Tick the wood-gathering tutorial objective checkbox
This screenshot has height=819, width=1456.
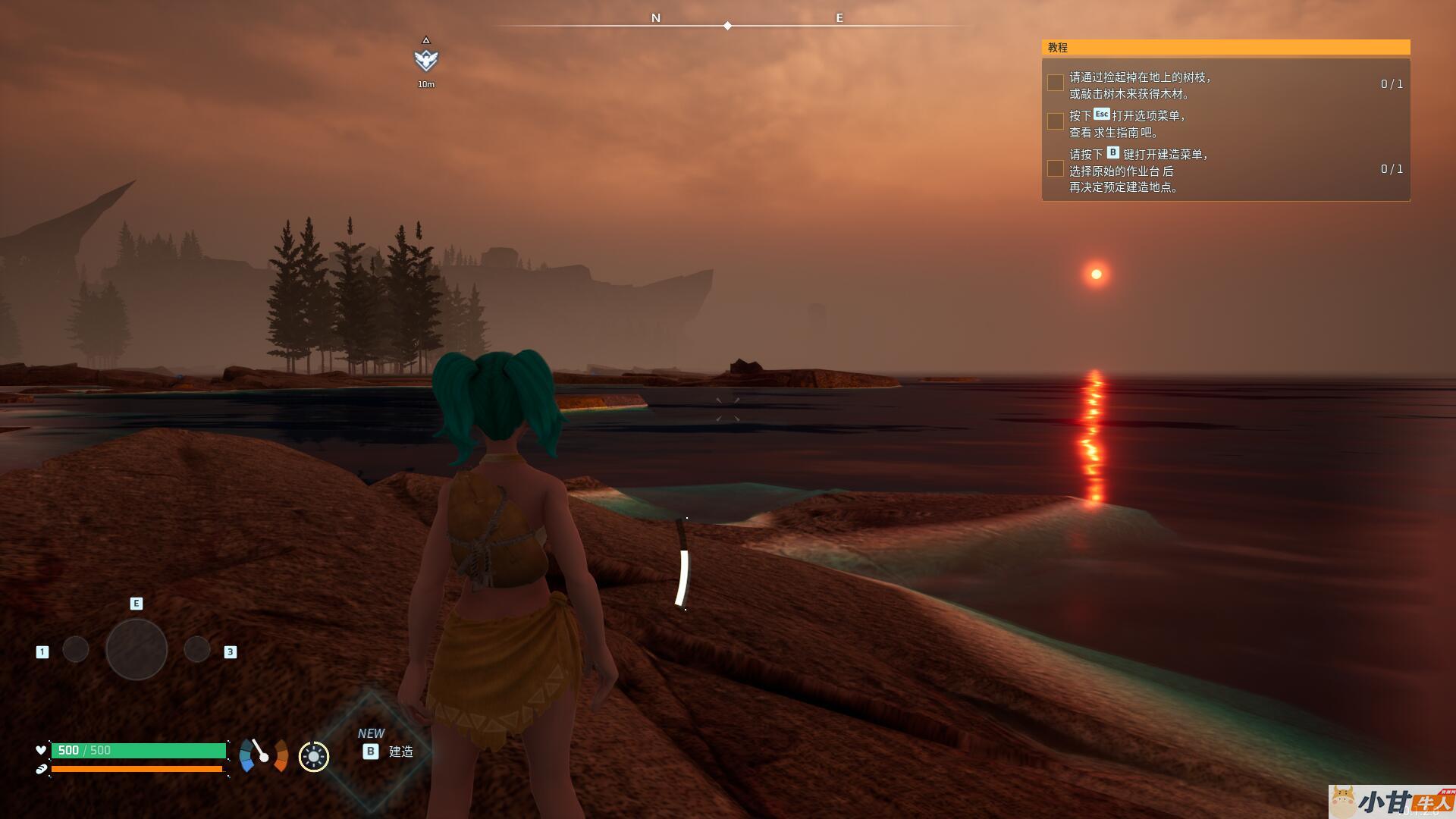pyautogui.click(x=1055, y=83)
